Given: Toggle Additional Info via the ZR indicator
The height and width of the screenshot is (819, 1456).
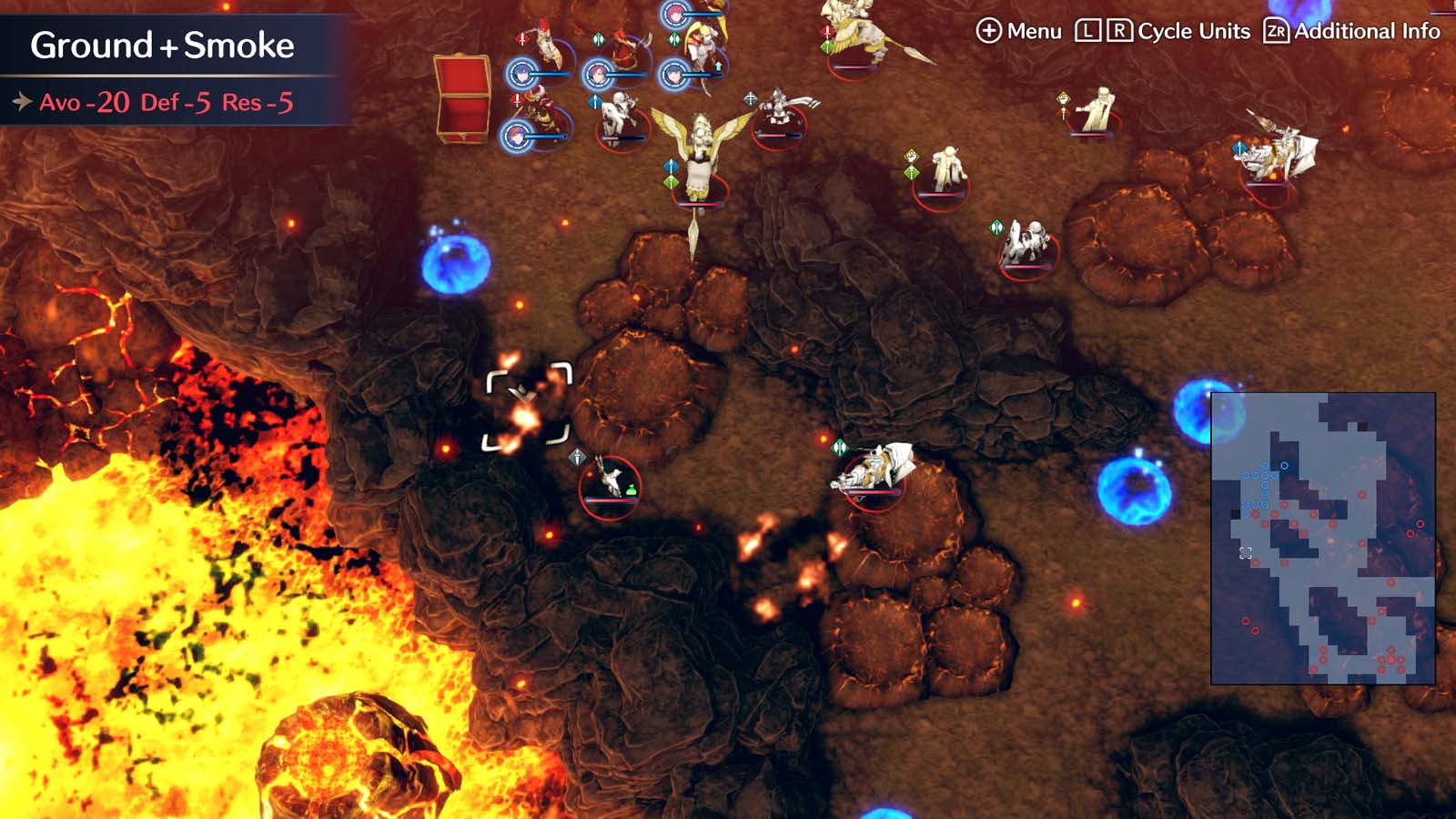Looking at the screenshot, I should click(1278, 30).
